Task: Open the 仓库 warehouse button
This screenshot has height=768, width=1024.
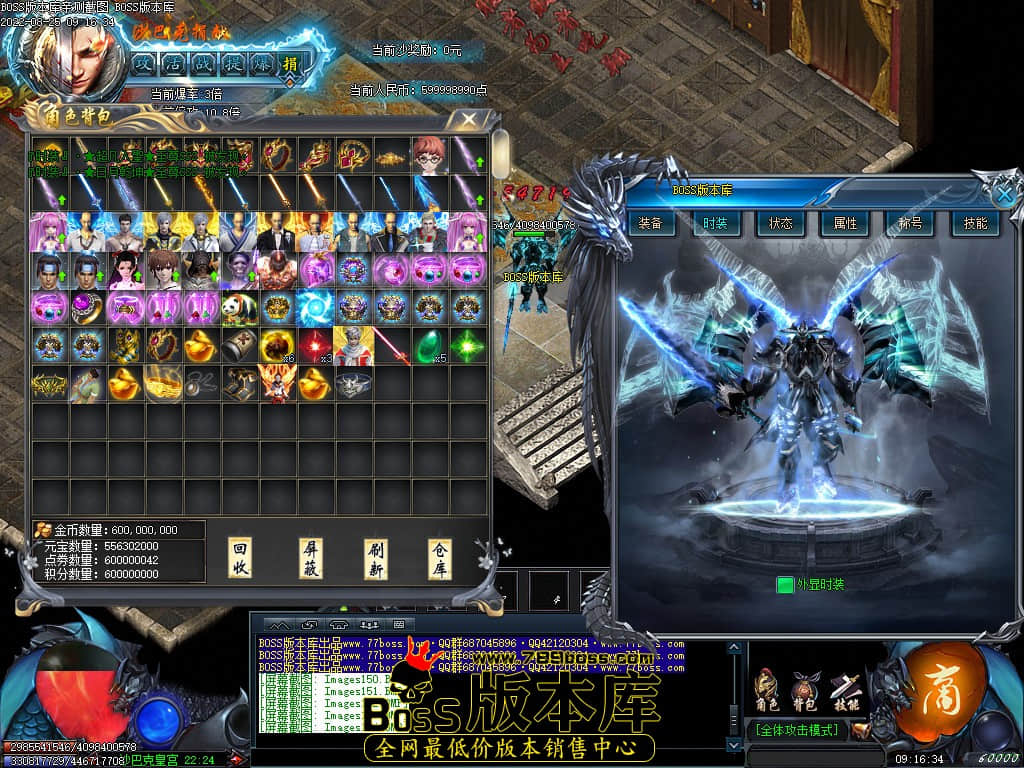Action: click(x=440, y=558)
